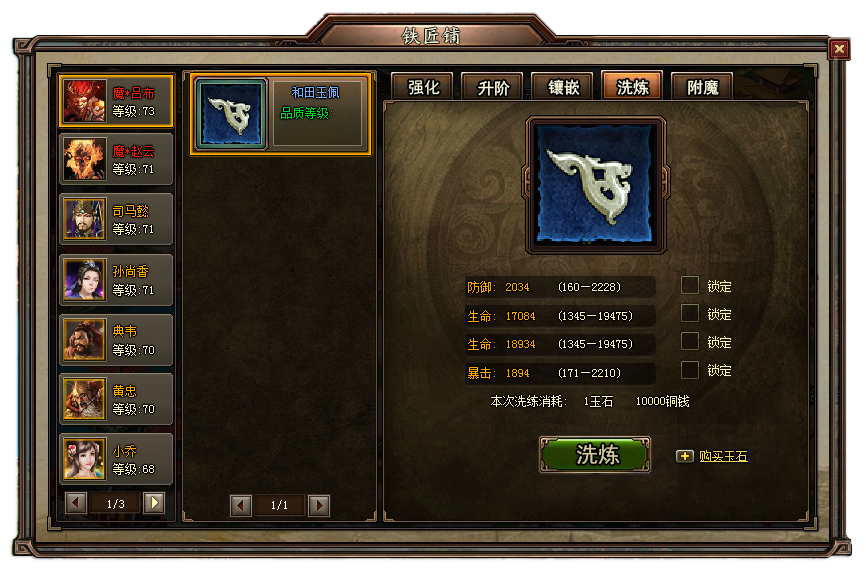The width and height of the screenshot is (866, 569).
Task: Choose hero 魔·赵云
Action: point(116,159)
